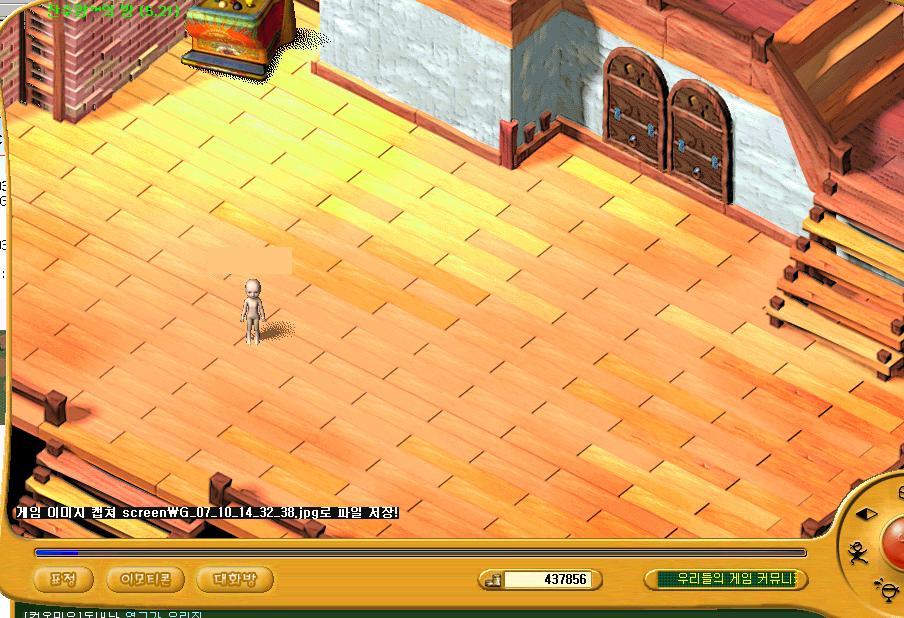This screenshot has width=904, height=618.
Task: Click the scrolling game community banner
Action: point(727,579)
